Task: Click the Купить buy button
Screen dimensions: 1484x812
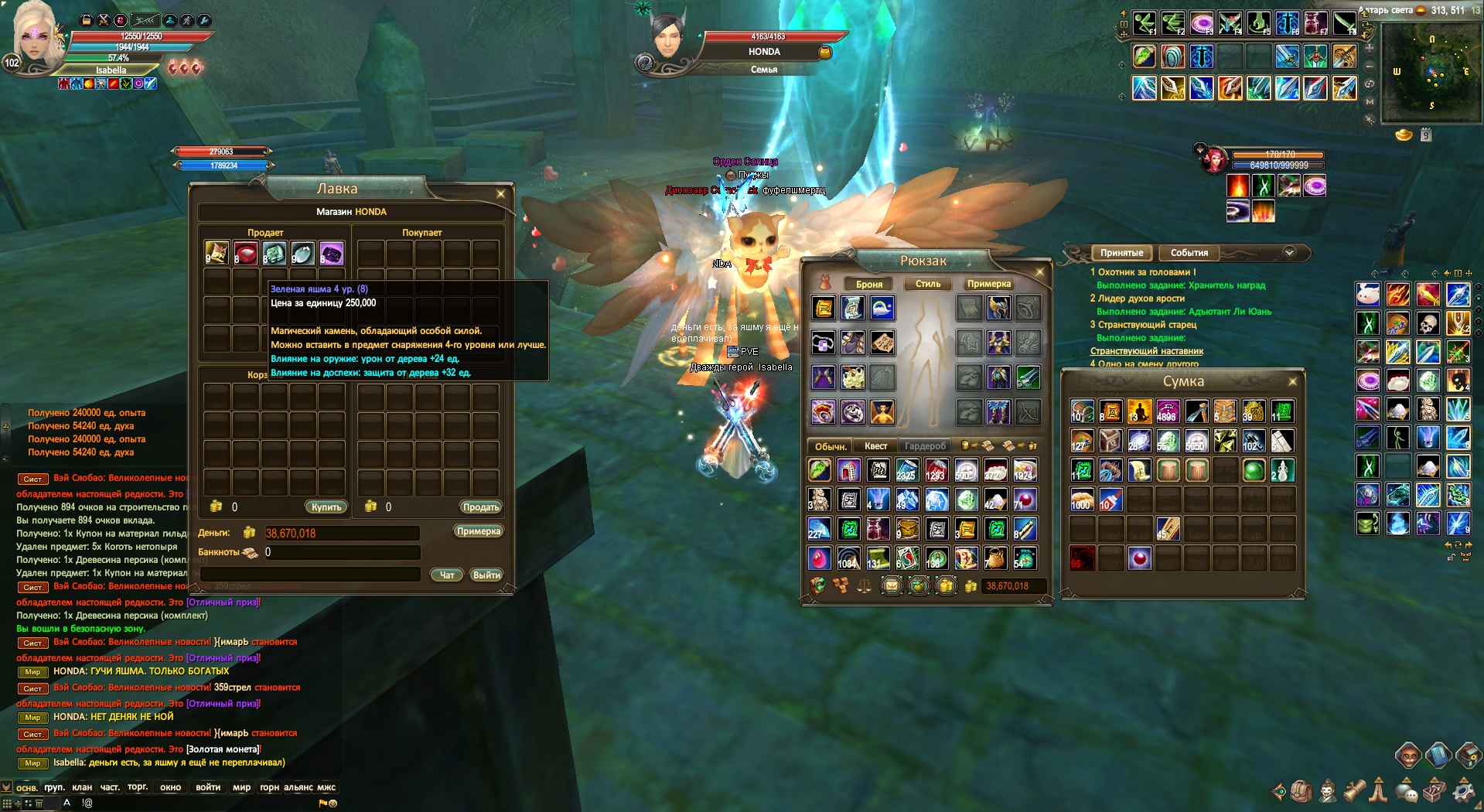Action: [x=326, y=507]
